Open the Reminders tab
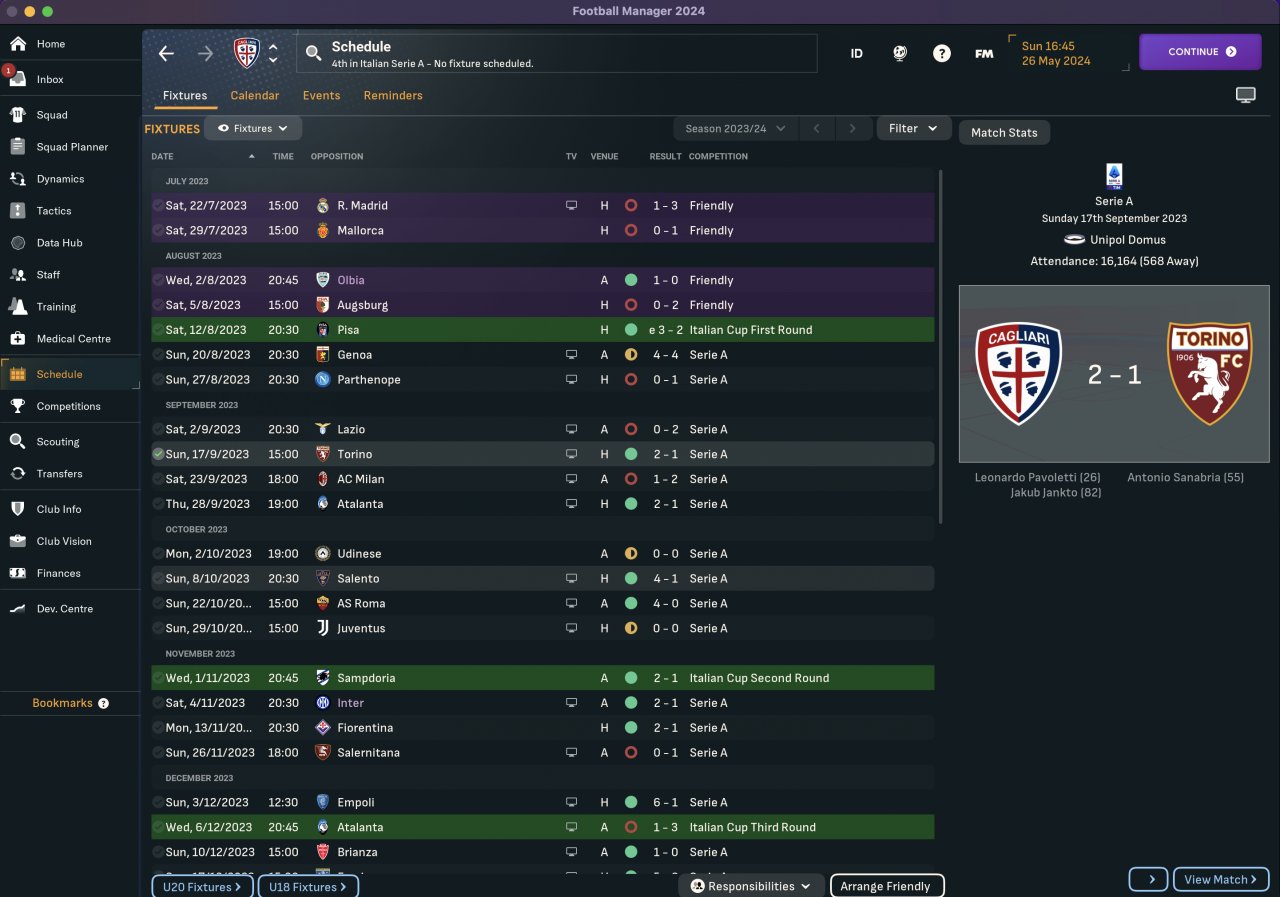The image size is (1280, 897). (392, 96)
